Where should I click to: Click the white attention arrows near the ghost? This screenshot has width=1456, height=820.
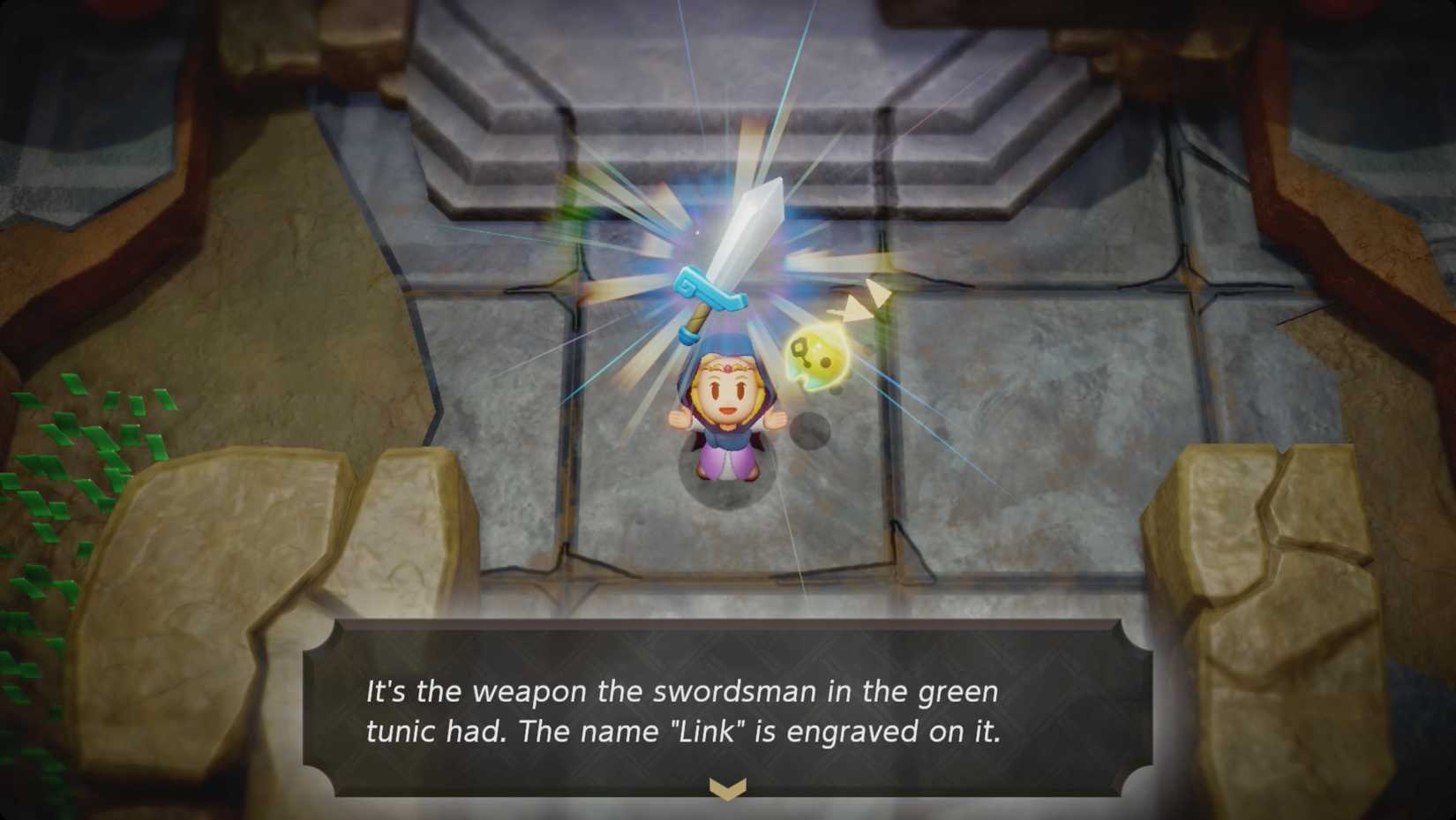[860, 300]
